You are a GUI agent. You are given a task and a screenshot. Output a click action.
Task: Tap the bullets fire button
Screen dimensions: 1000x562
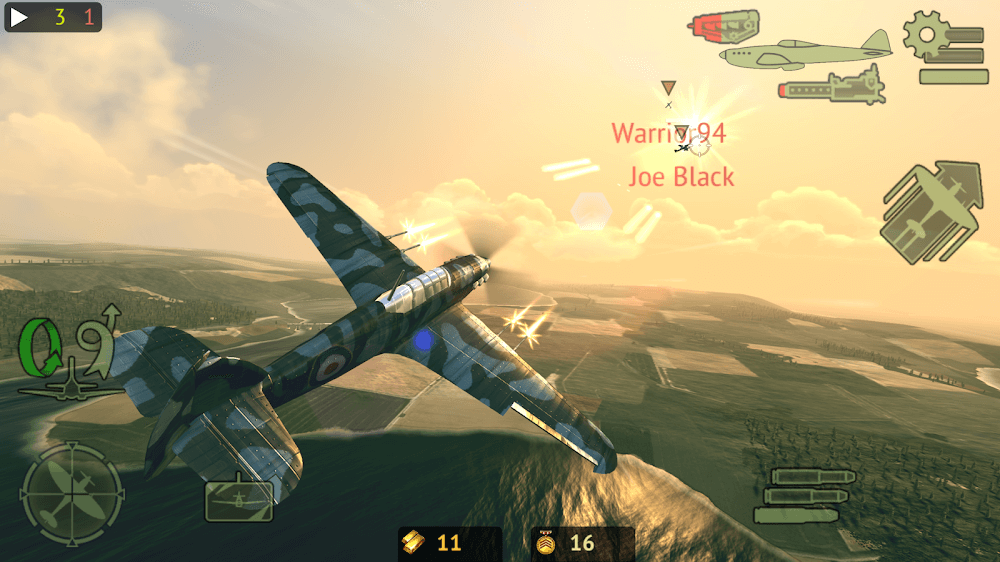click(805, 495)
